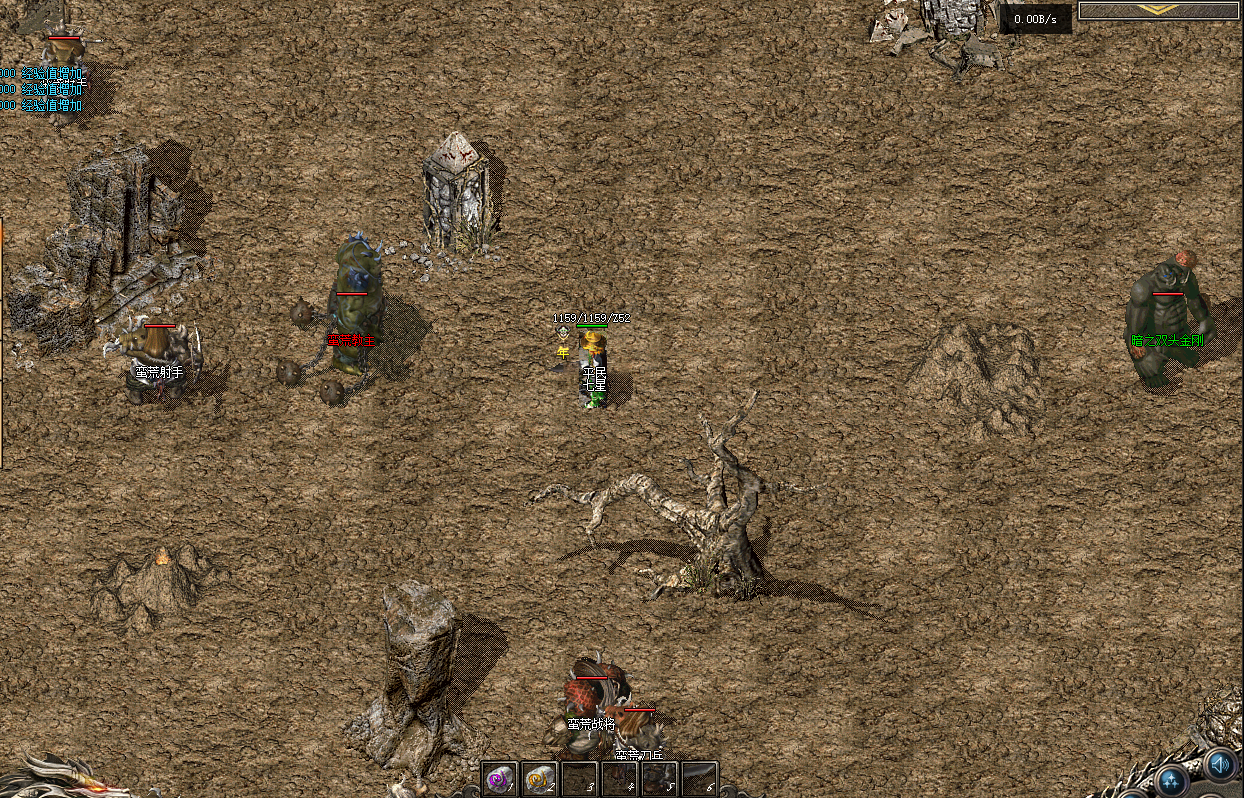Viewport: 1244px width, 798px height.
Task: Click the round three-sparkle button
Action: tap(1171, 780)
